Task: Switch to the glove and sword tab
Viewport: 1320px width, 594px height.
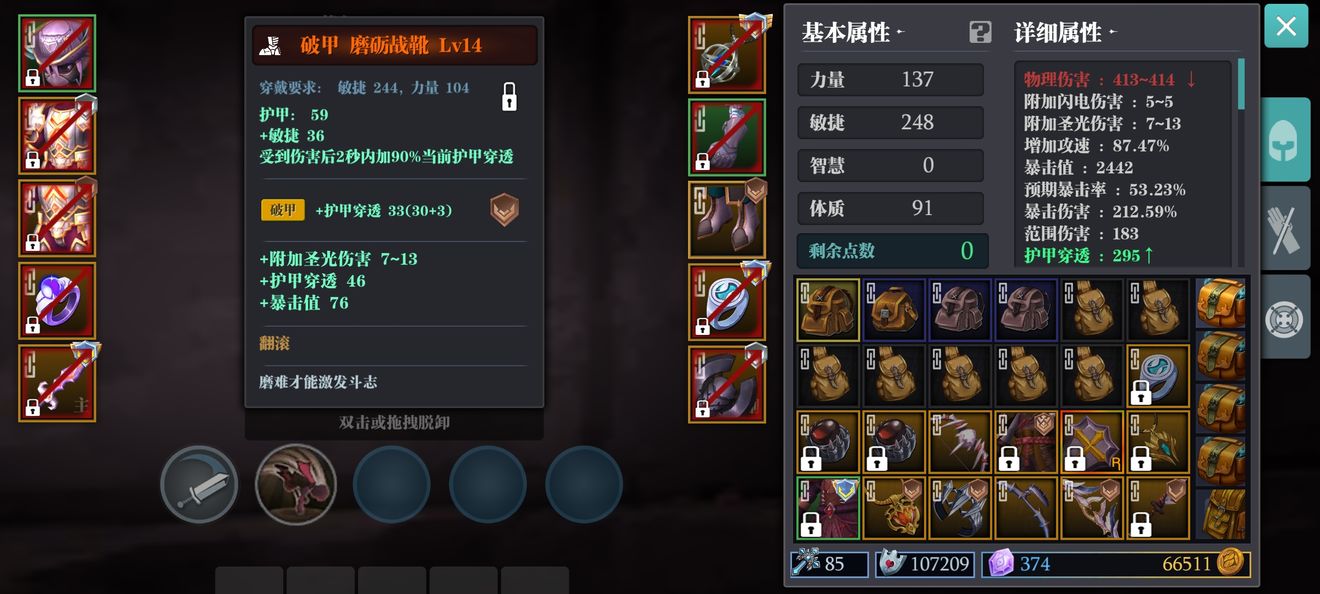Action: (x=1284, y=228)
